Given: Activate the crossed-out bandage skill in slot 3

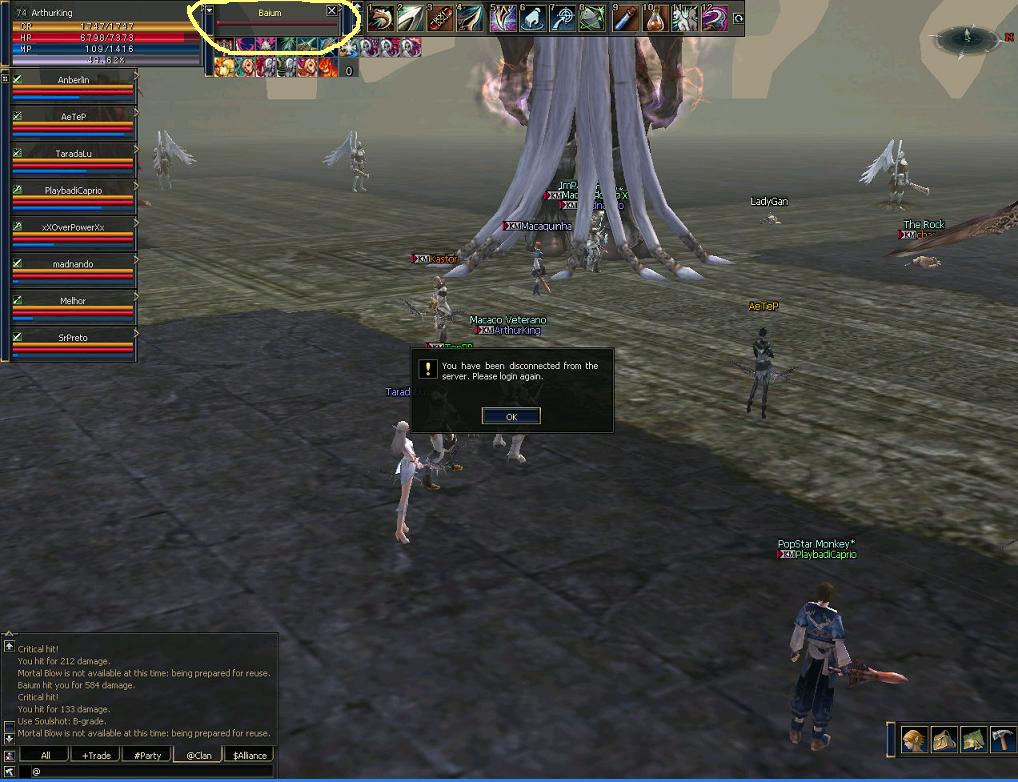Looking at the screenshot, I should click(x=441, y=18).
